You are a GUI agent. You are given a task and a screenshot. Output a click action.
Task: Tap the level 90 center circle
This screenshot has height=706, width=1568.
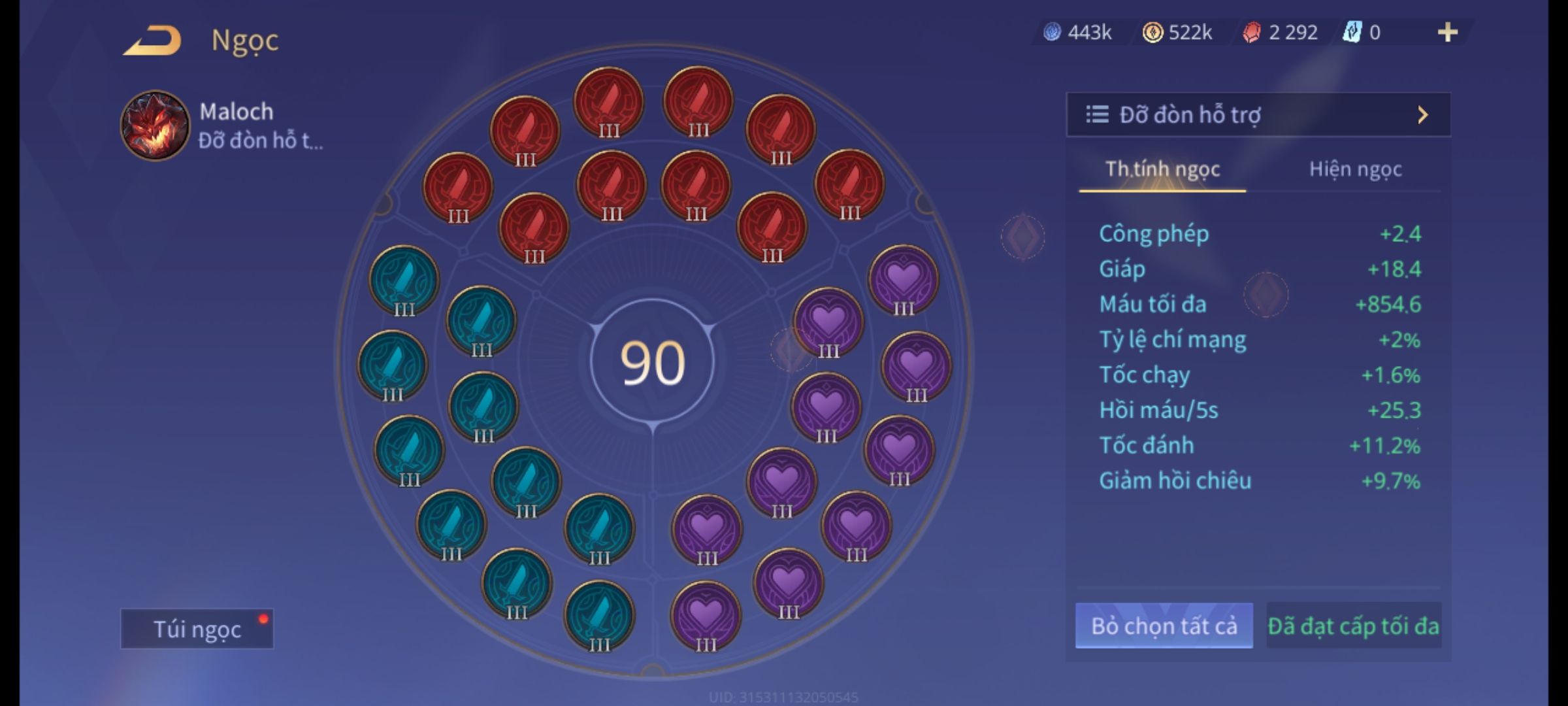point(652,363)
